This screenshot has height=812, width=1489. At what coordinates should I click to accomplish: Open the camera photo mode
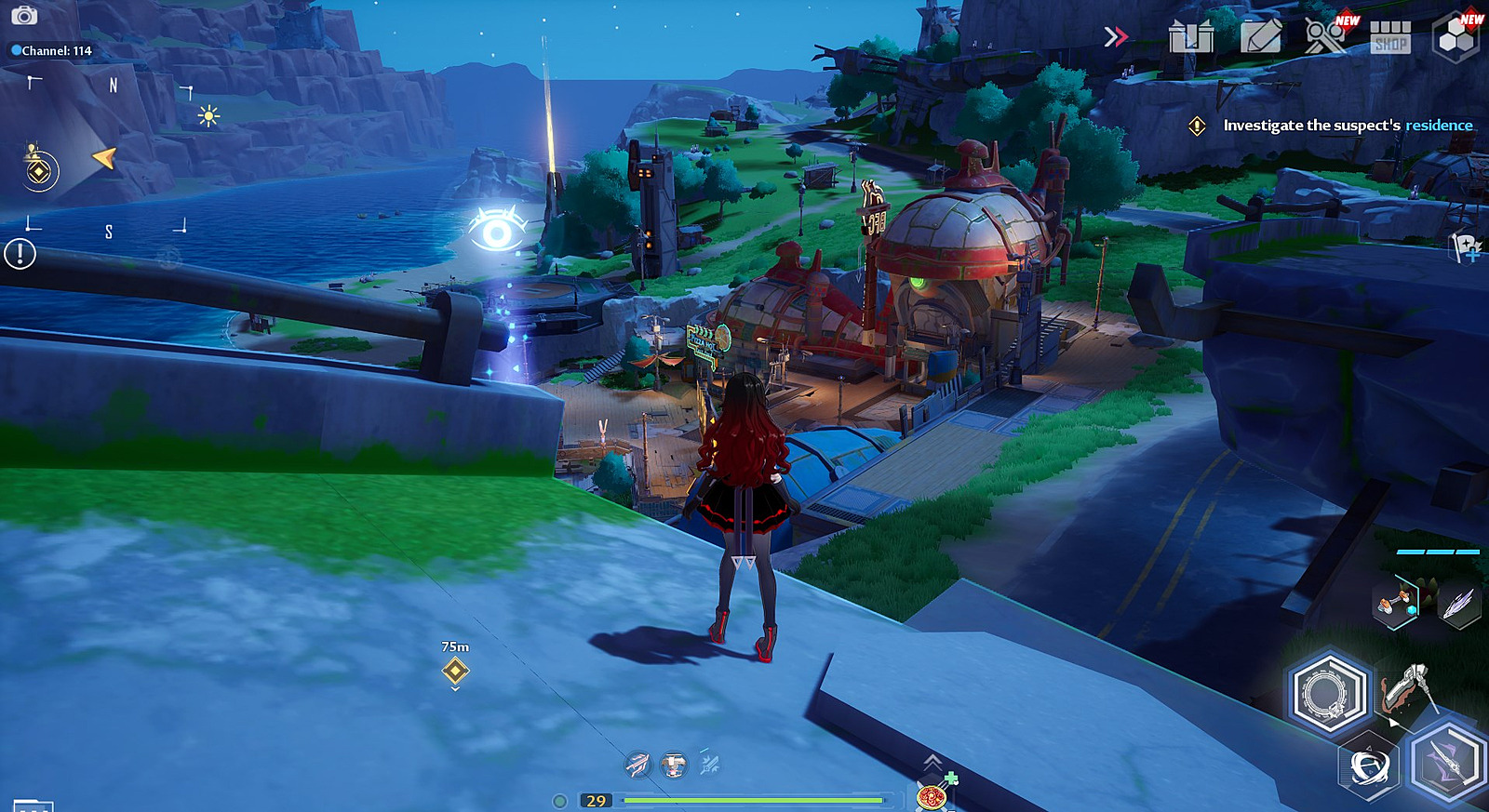click(x=24, y=16)
